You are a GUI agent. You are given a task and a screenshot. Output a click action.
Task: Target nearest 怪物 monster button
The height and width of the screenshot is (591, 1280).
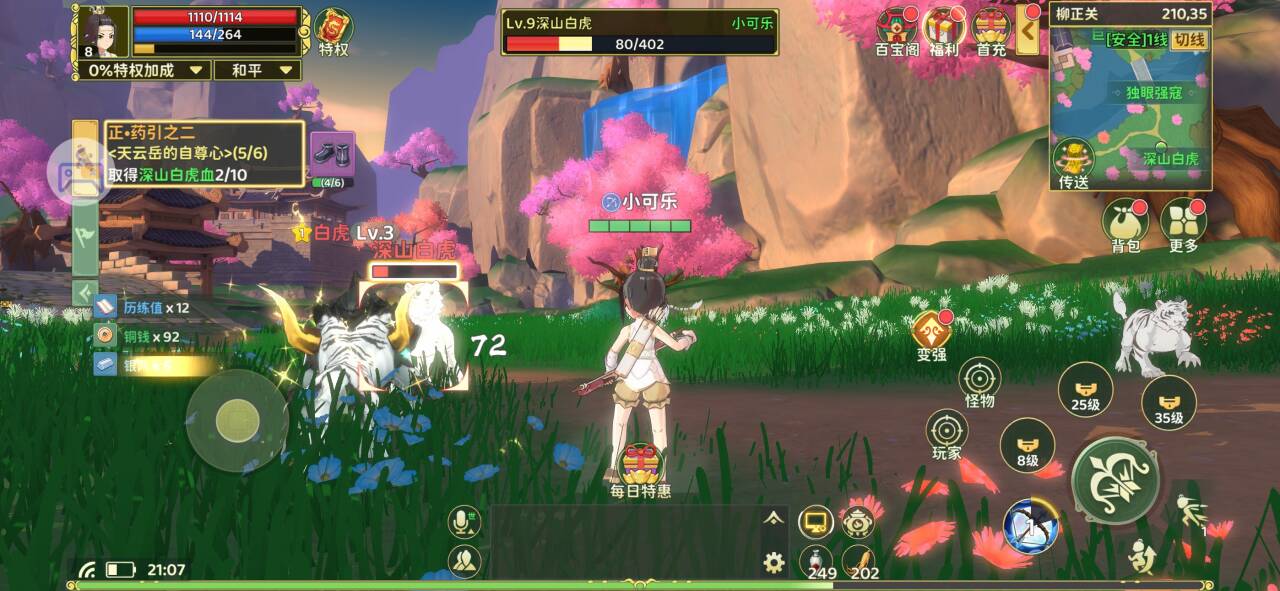click(x=980, y=383)
